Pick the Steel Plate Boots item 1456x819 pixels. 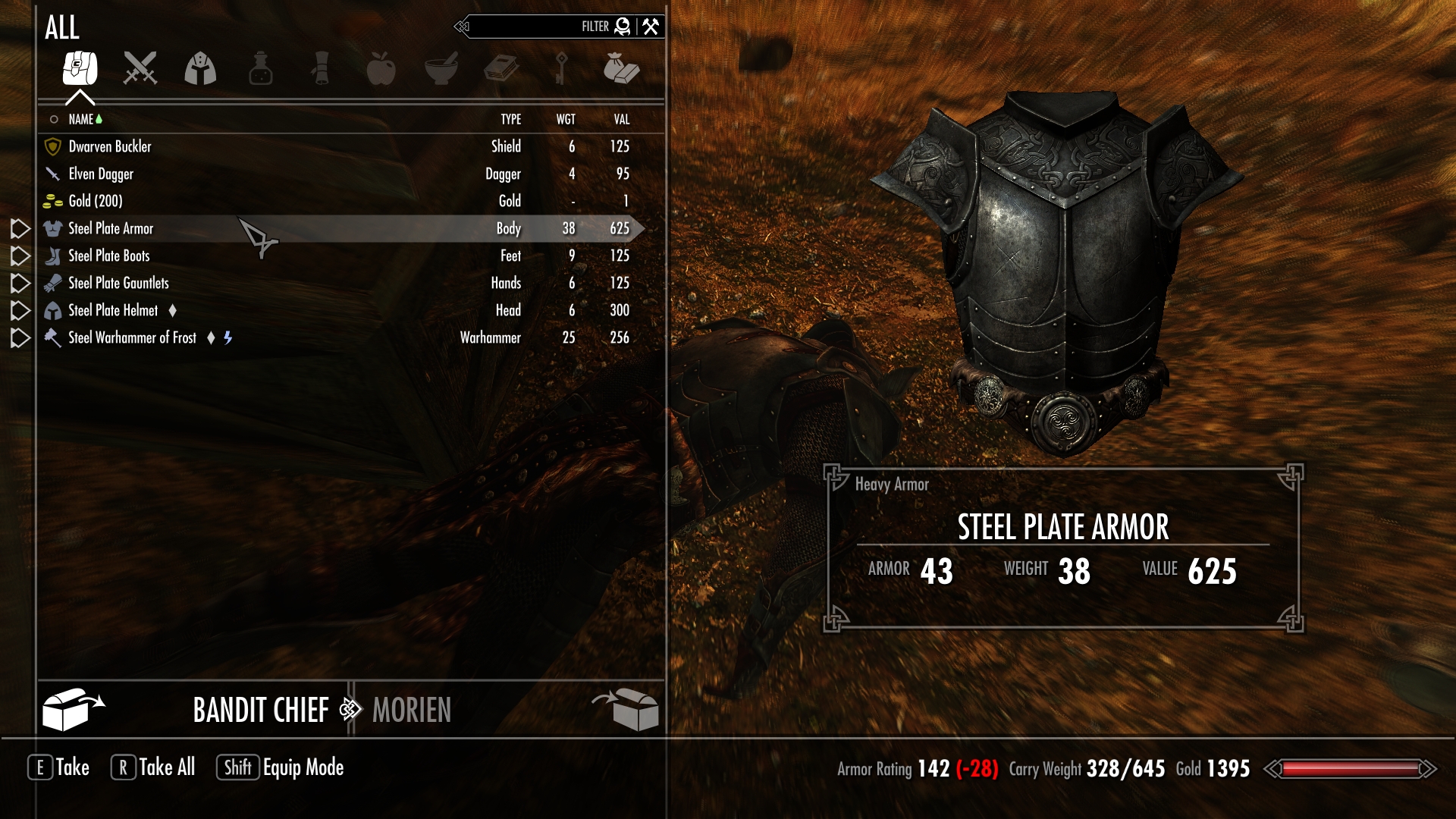point(109,256)
